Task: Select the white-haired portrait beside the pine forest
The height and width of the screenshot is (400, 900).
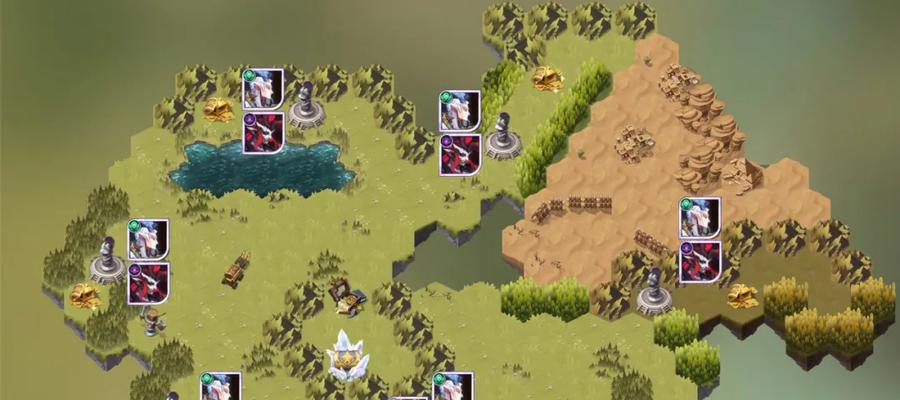Action: pyautogui.click(x=148, y=240)
